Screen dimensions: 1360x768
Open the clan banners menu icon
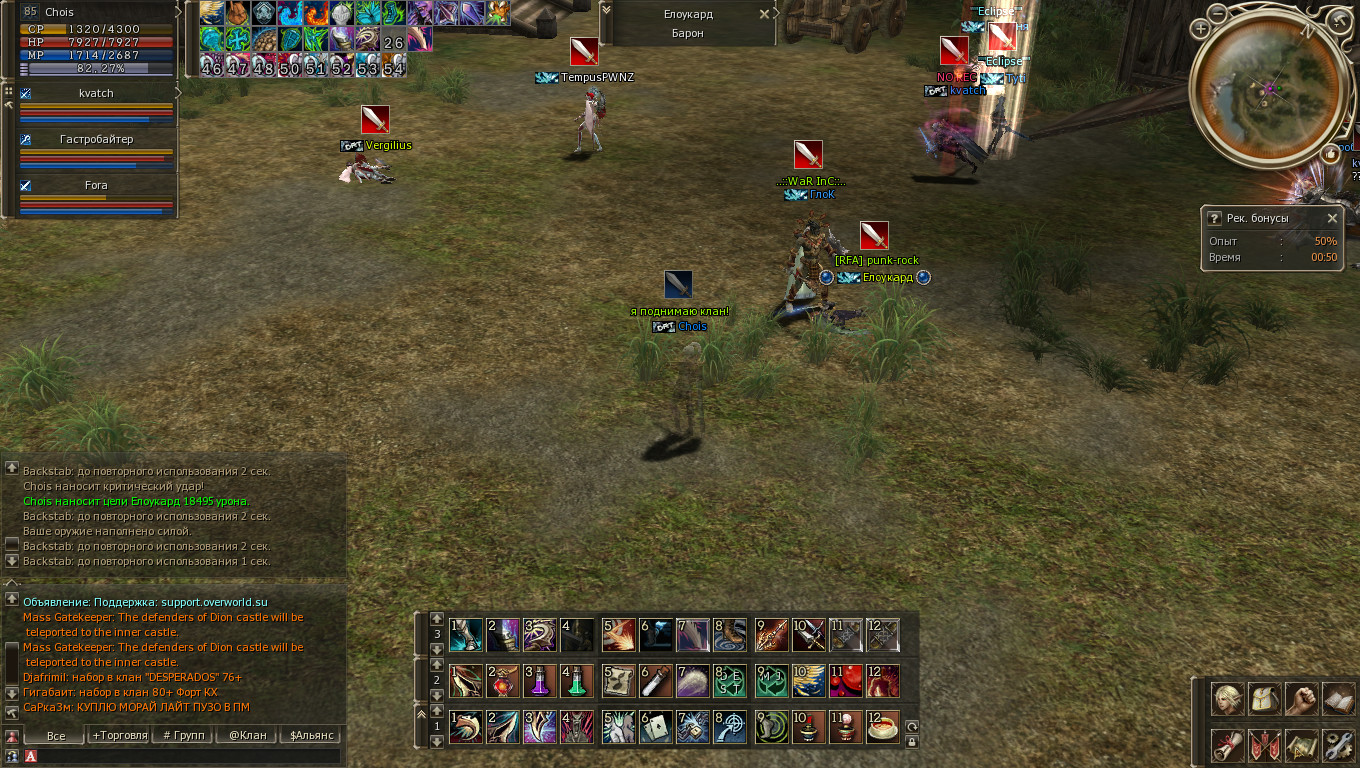click(1264, 745)
